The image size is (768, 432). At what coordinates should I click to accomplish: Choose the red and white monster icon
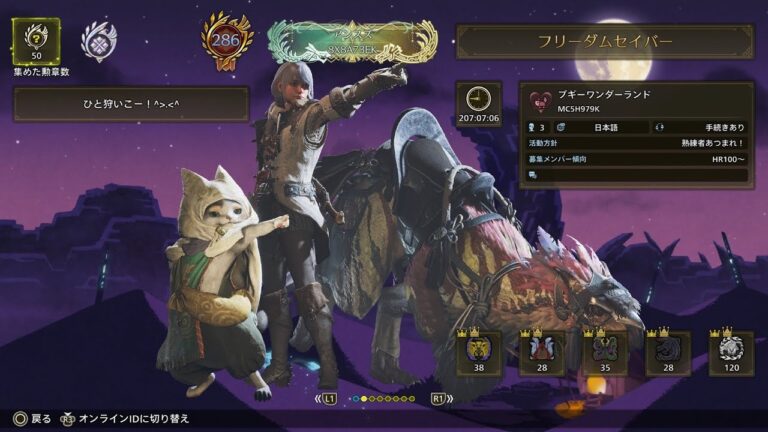[541, 352]
